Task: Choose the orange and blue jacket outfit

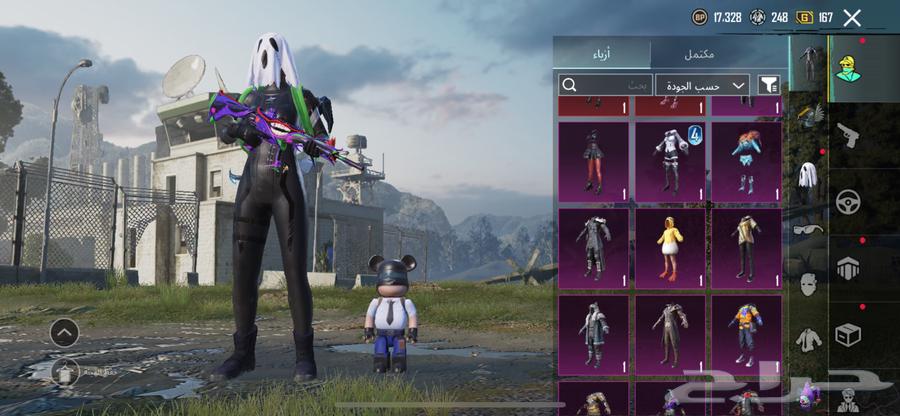Action: click(746, 334)
